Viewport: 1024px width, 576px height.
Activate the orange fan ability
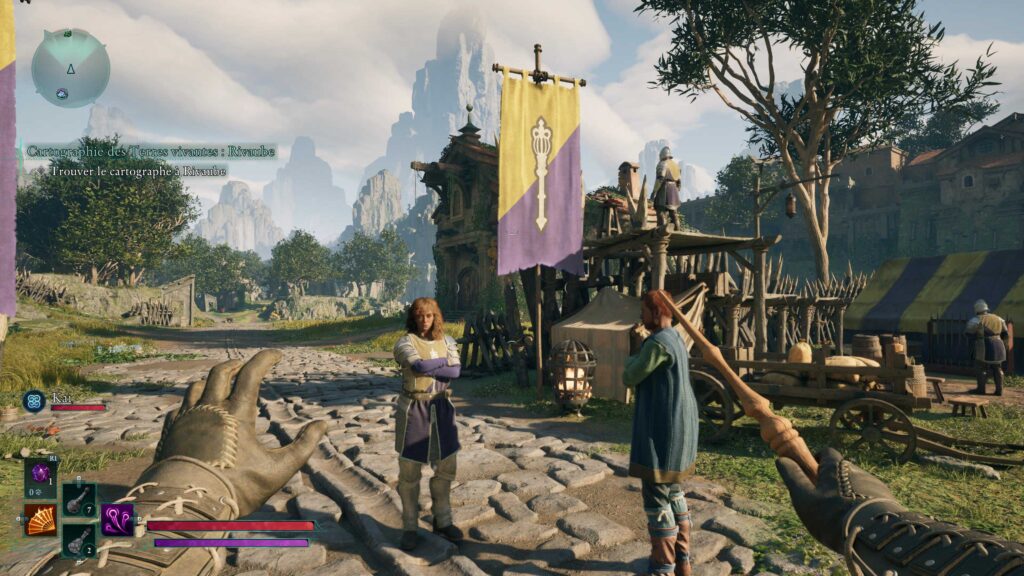40,520
